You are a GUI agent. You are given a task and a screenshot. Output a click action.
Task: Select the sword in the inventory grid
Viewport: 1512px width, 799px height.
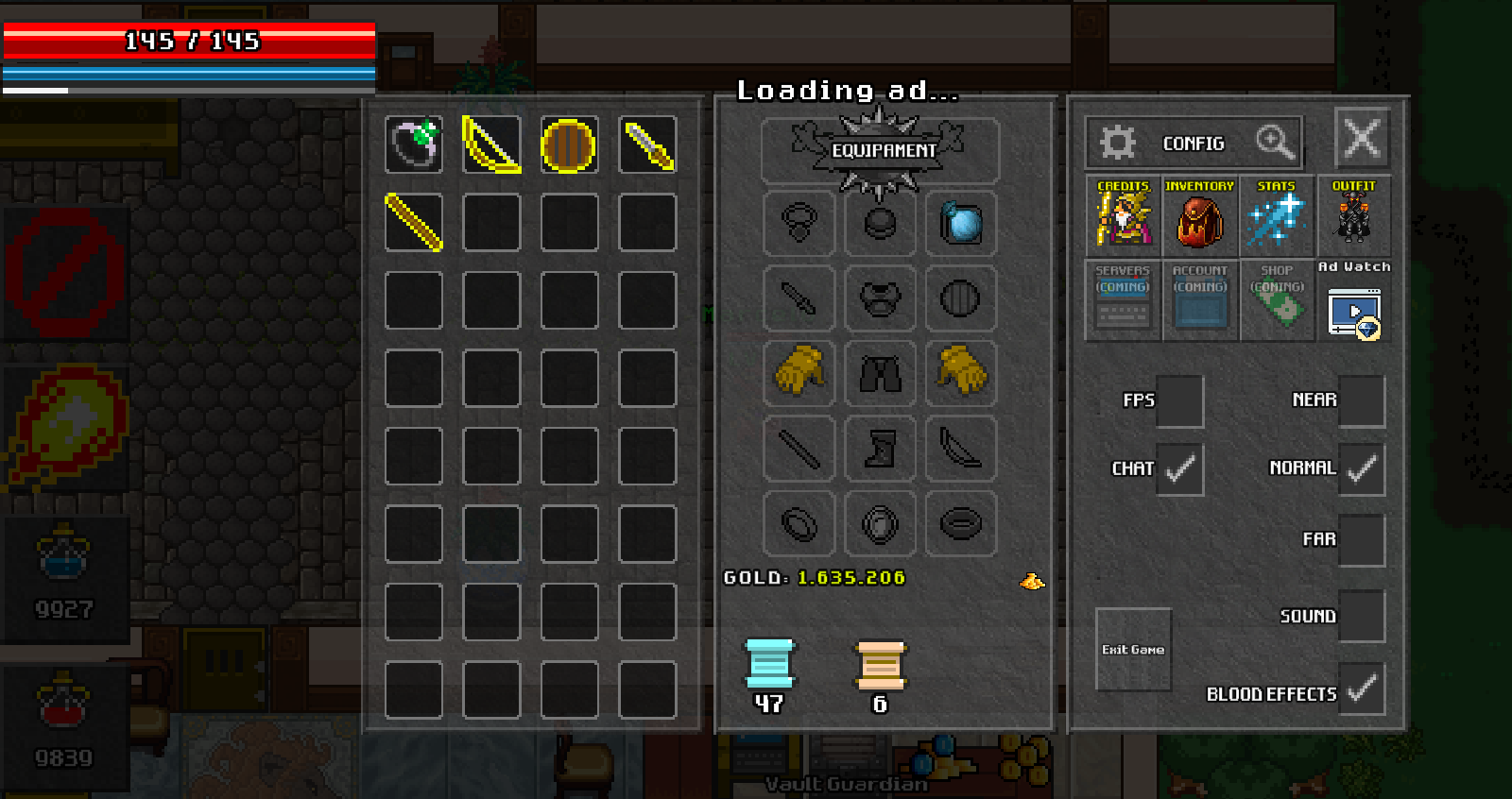tap(646, 145)
